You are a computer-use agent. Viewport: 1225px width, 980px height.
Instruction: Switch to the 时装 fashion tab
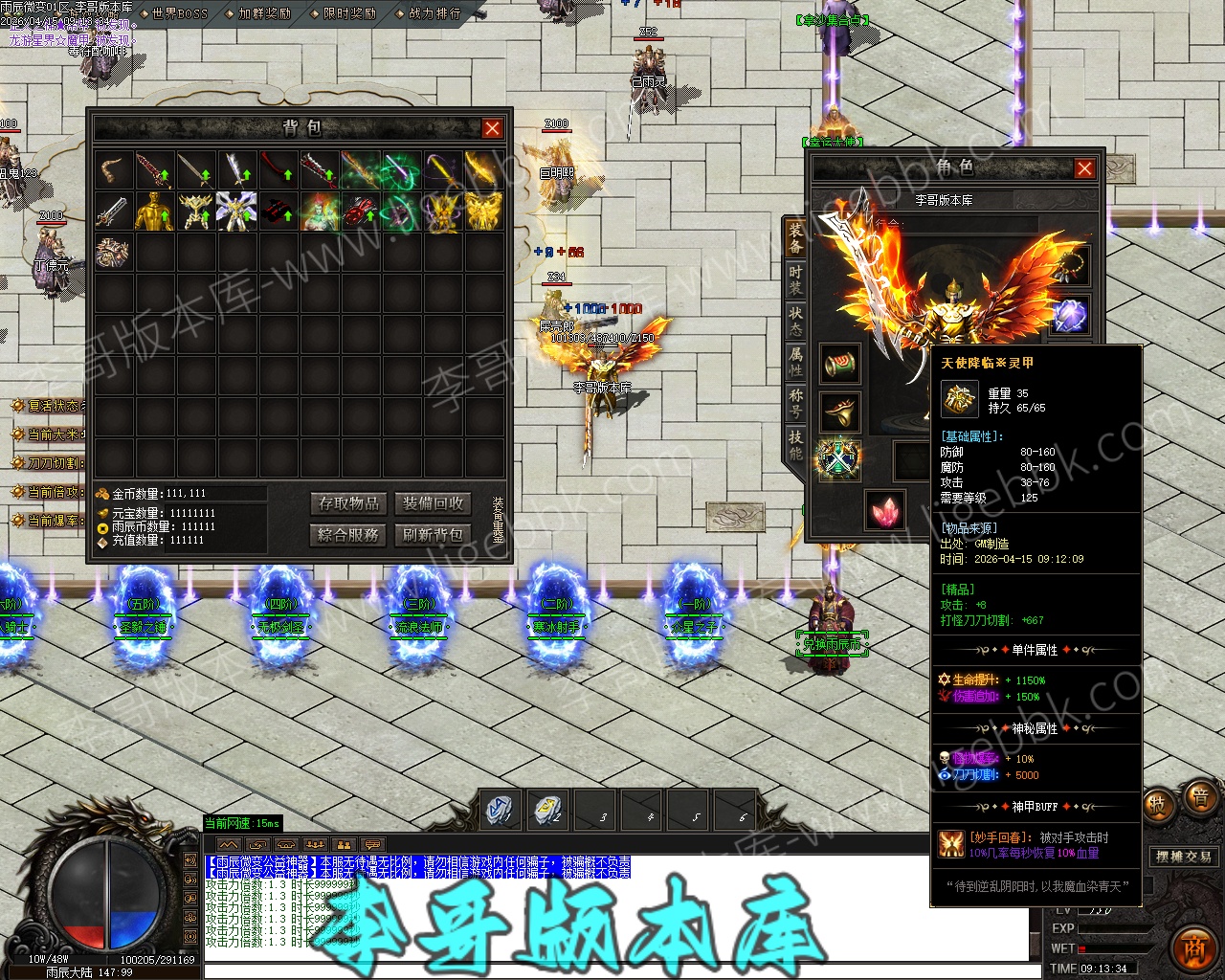795,278
